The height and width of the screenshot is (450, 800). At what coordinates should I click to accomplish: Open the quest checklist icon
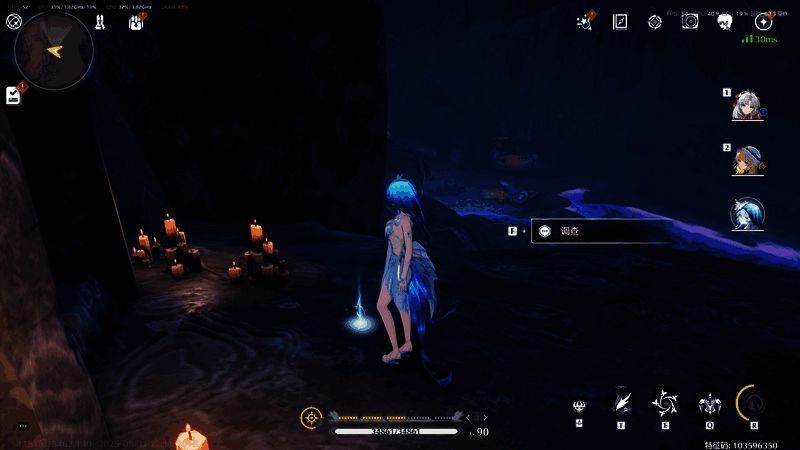pos(13,95)
